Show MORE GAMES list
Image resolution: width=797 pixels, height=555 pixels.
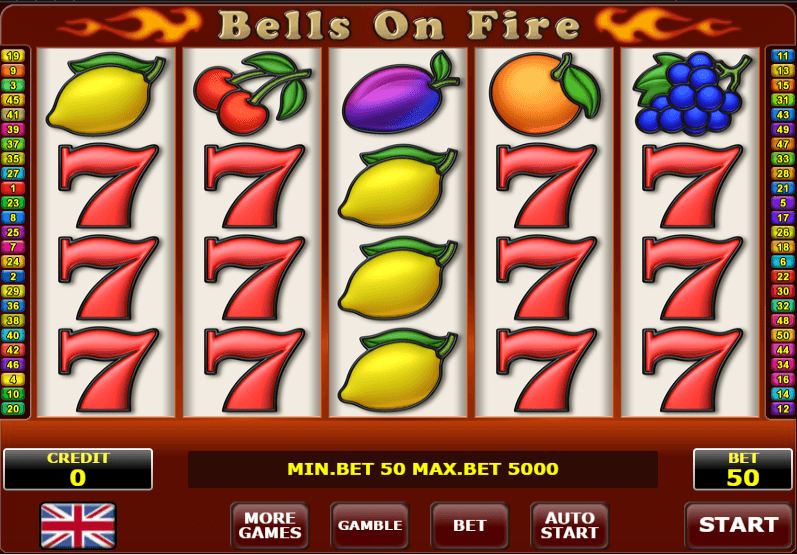(x=269, y=525)
